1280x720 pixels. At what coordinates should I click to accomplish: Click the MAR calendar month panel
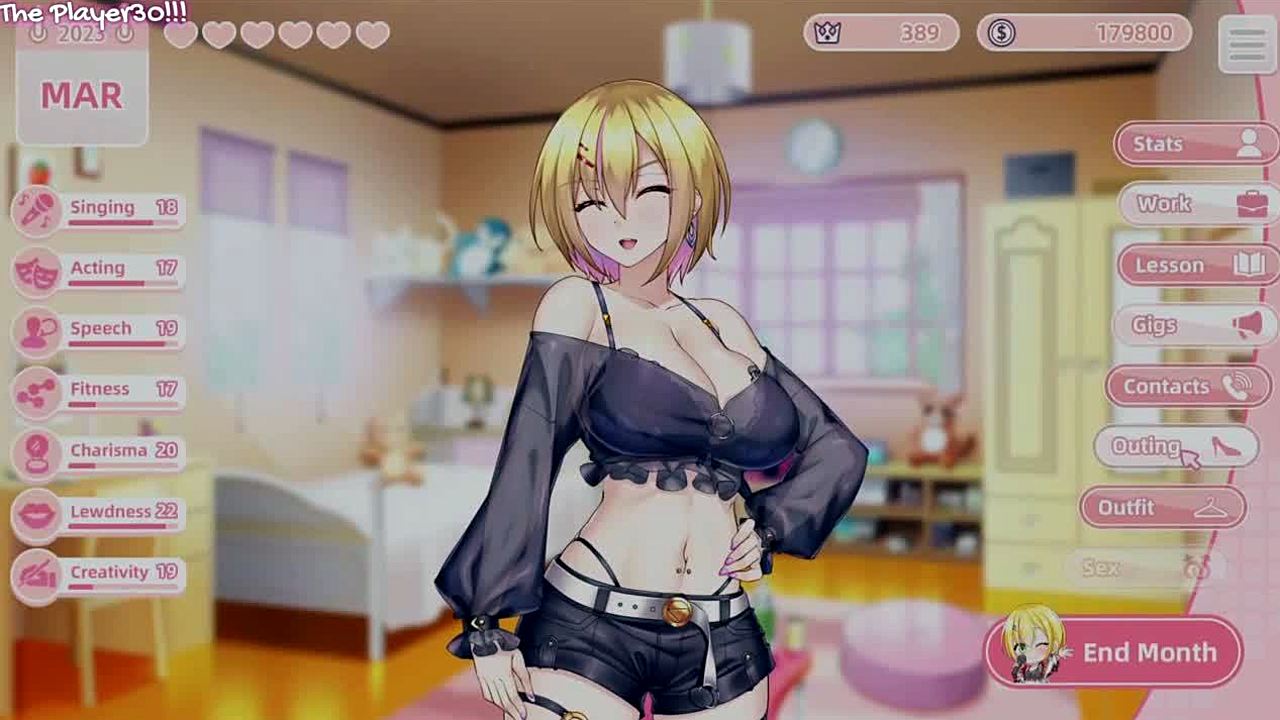tap(82, 96)
